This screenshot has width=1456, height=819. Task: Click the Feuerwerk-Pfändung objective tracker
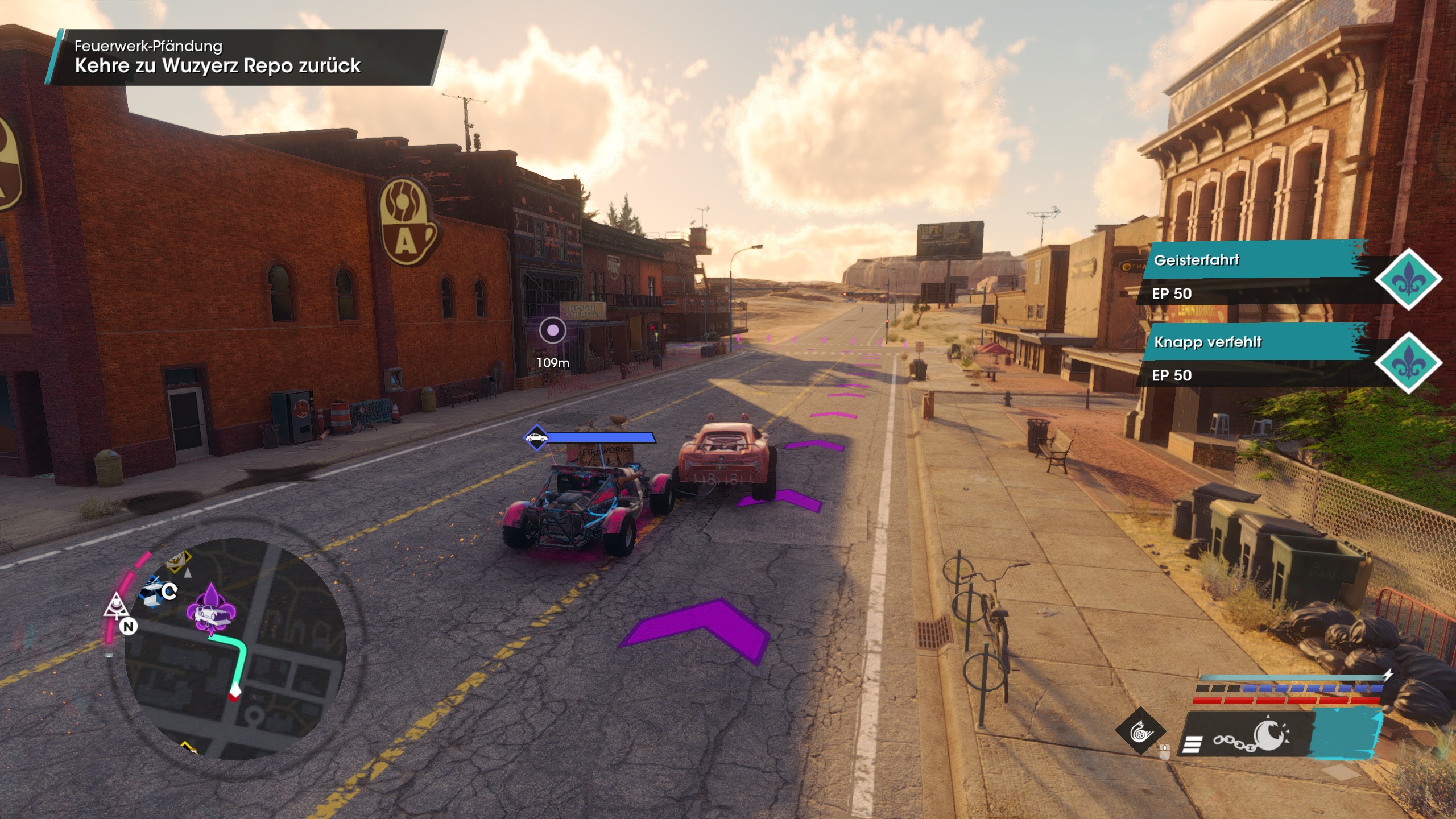(x=245, y=57)
